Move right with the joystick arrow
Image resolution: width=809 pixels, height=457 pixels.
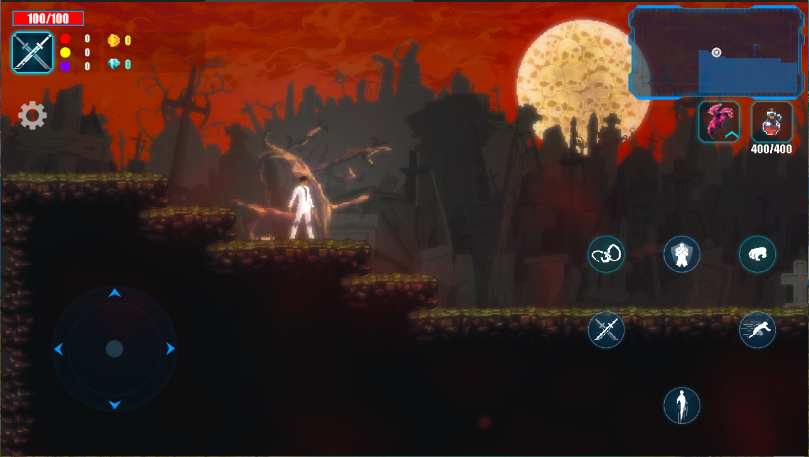coord(171,349)
